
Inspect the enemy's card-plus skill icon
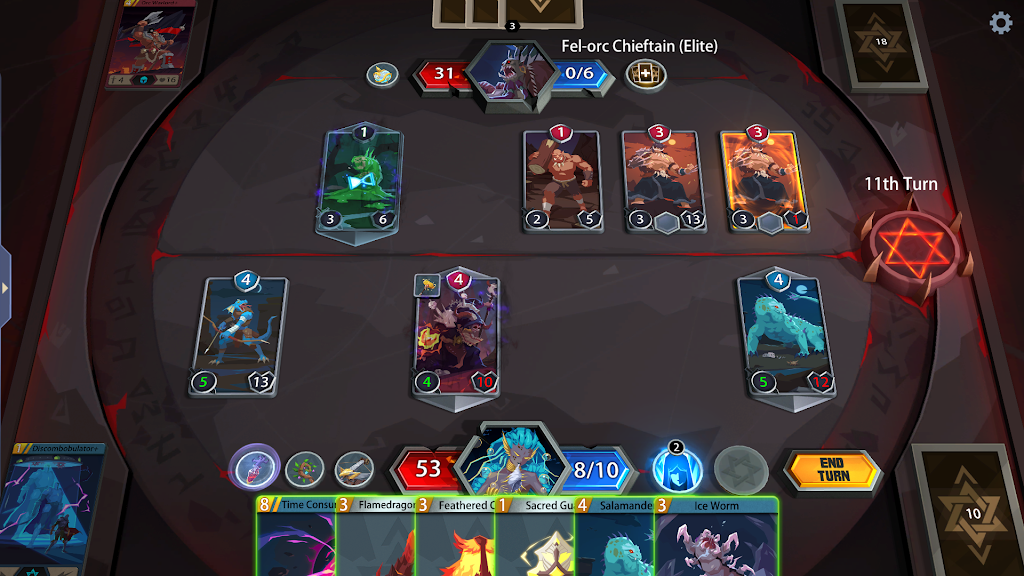click(x=644, y=74)
